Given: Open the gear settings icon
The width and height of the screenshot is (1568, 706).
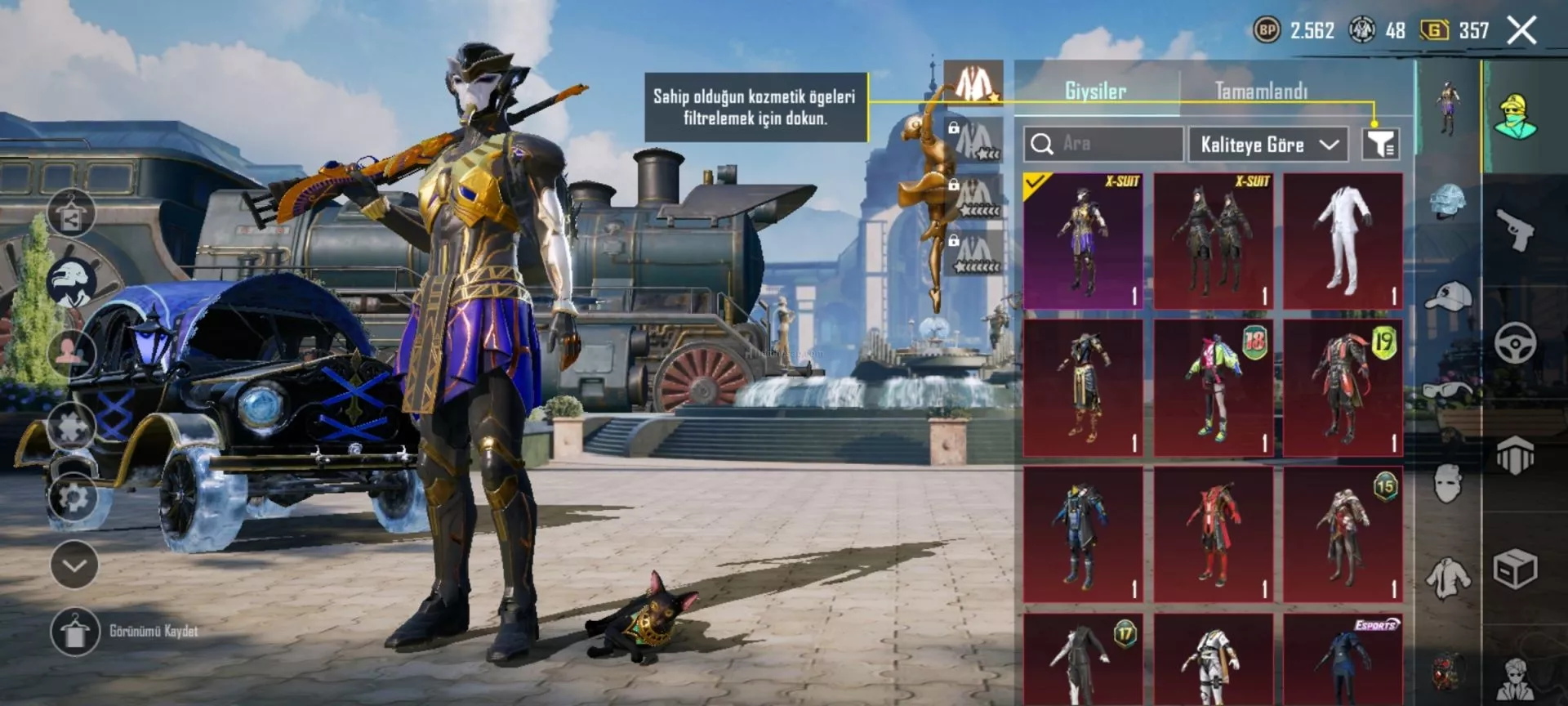Looking at the screenshot, I should 73,497.
